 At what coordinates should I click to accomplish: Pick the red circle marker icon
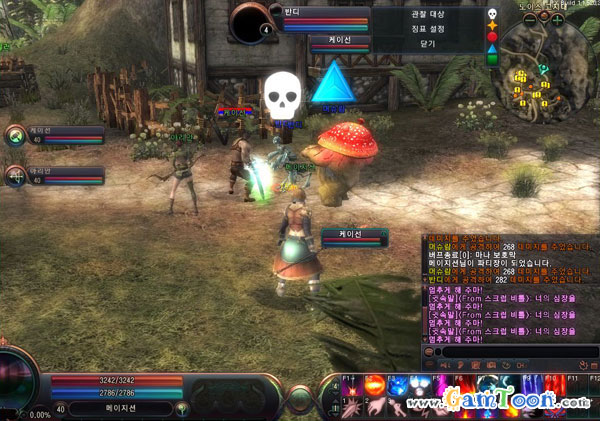click(x=491, y=37)
